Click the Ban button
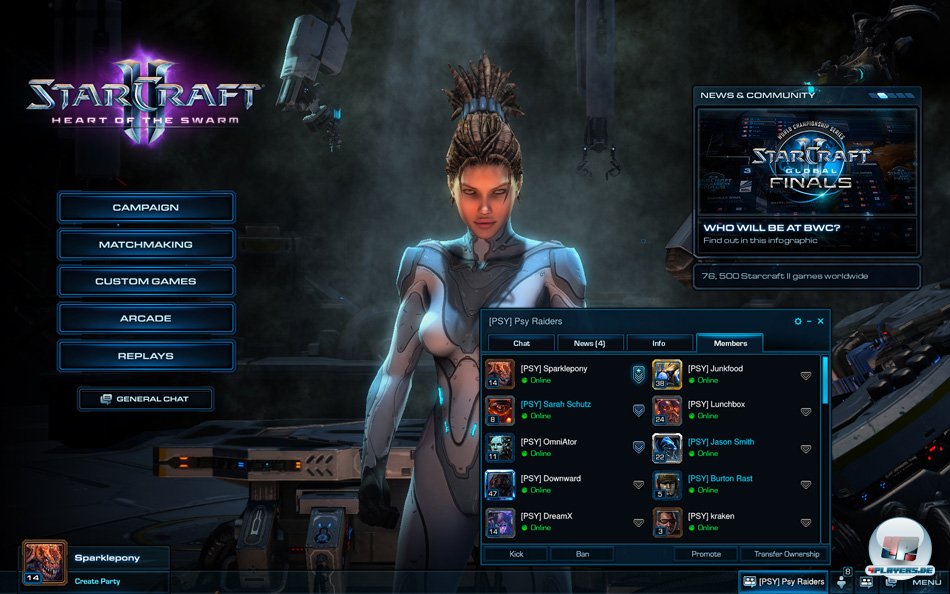 pos(581,554)
